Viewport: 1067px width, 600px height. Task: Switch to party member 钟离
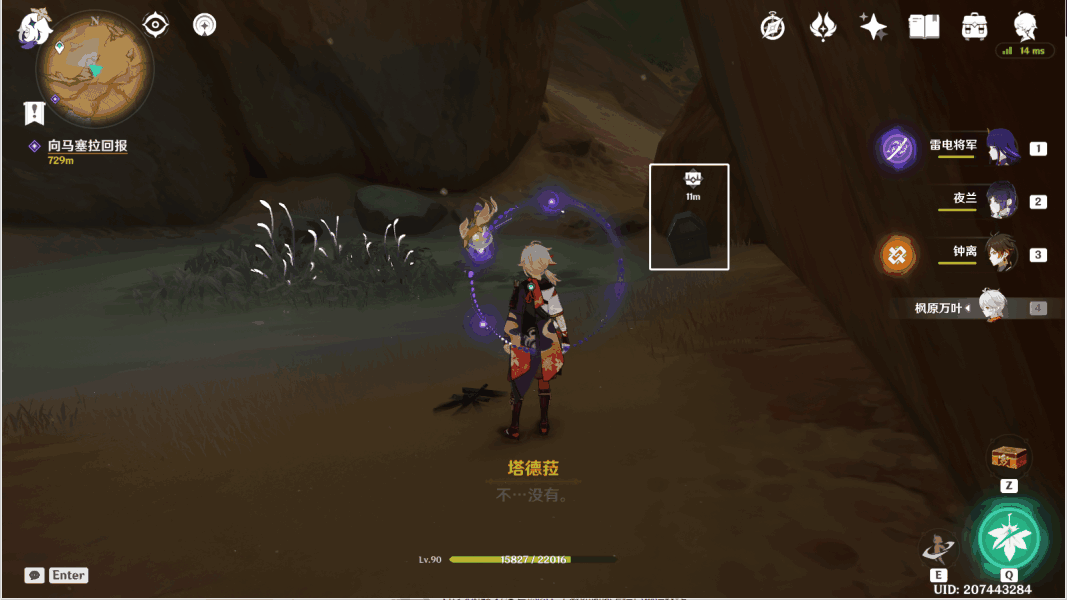pyautogui.click(x=1002, y=254)
